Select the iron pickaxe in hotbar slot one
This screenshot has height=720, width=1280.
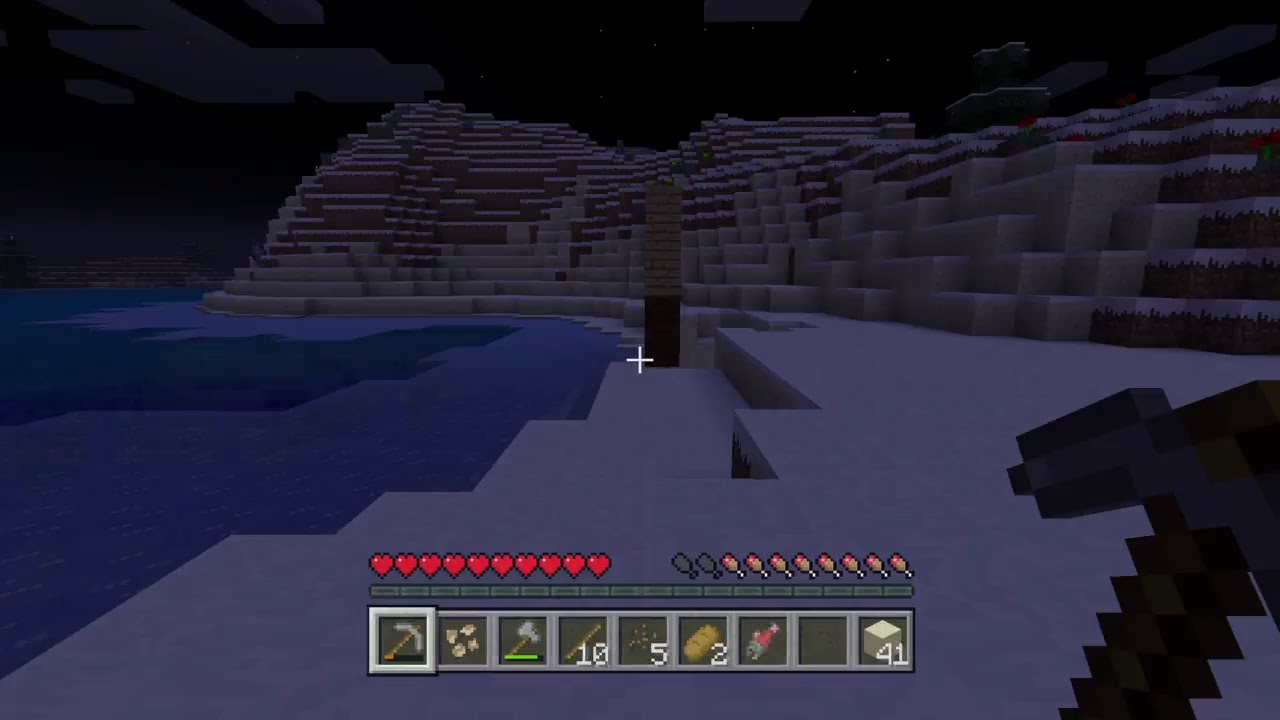point(401,640)
